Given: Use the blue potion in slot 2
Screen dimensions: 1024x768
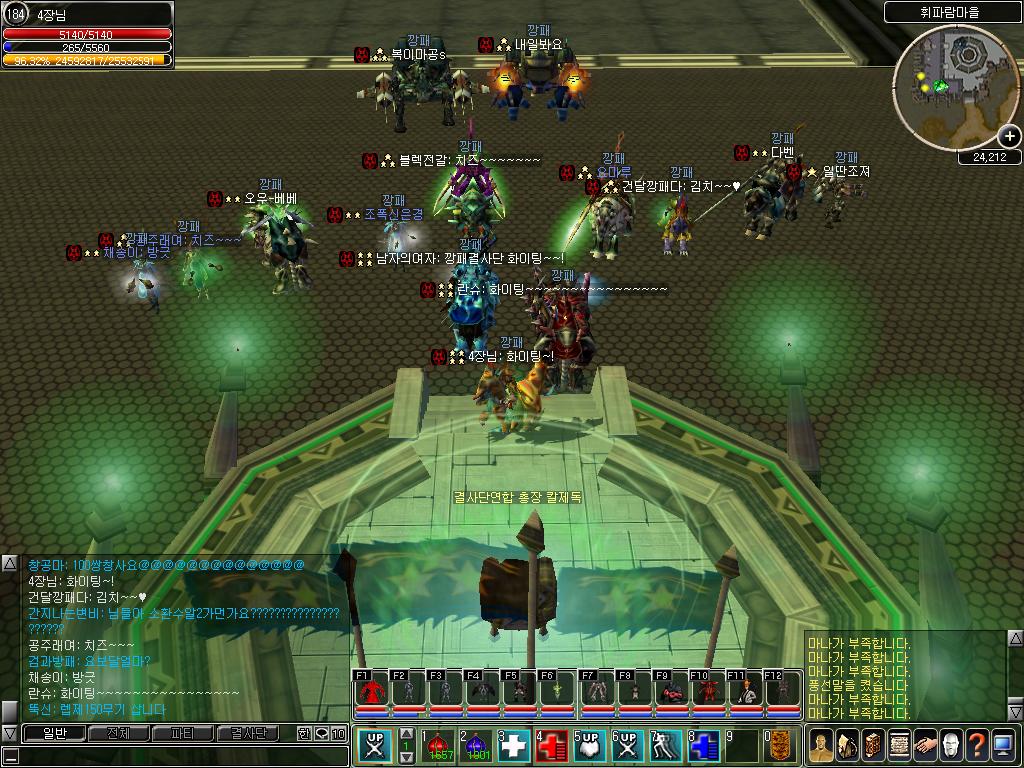Looking at the screenshot, I should click(x=476, y=747).
